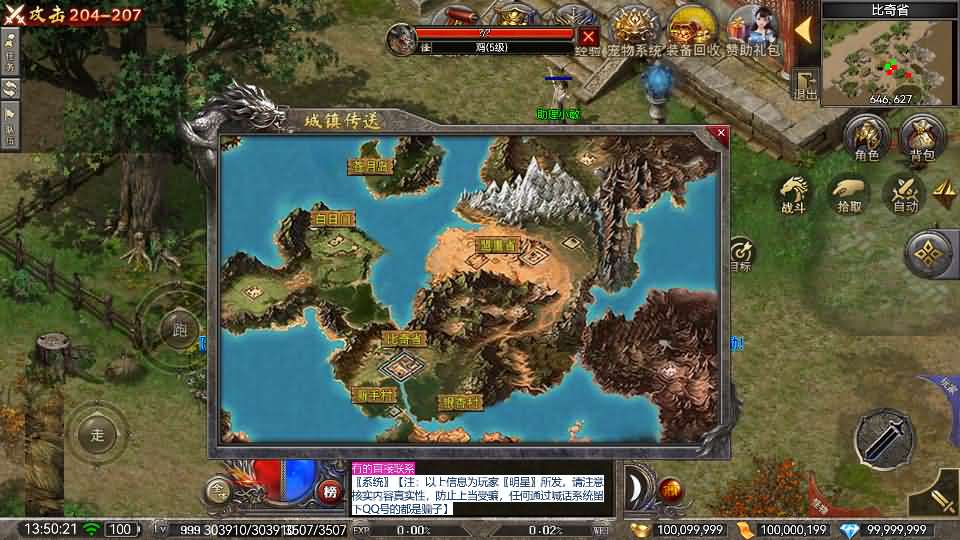Close the 城镇传送 town teleport window

coord(722,131)
